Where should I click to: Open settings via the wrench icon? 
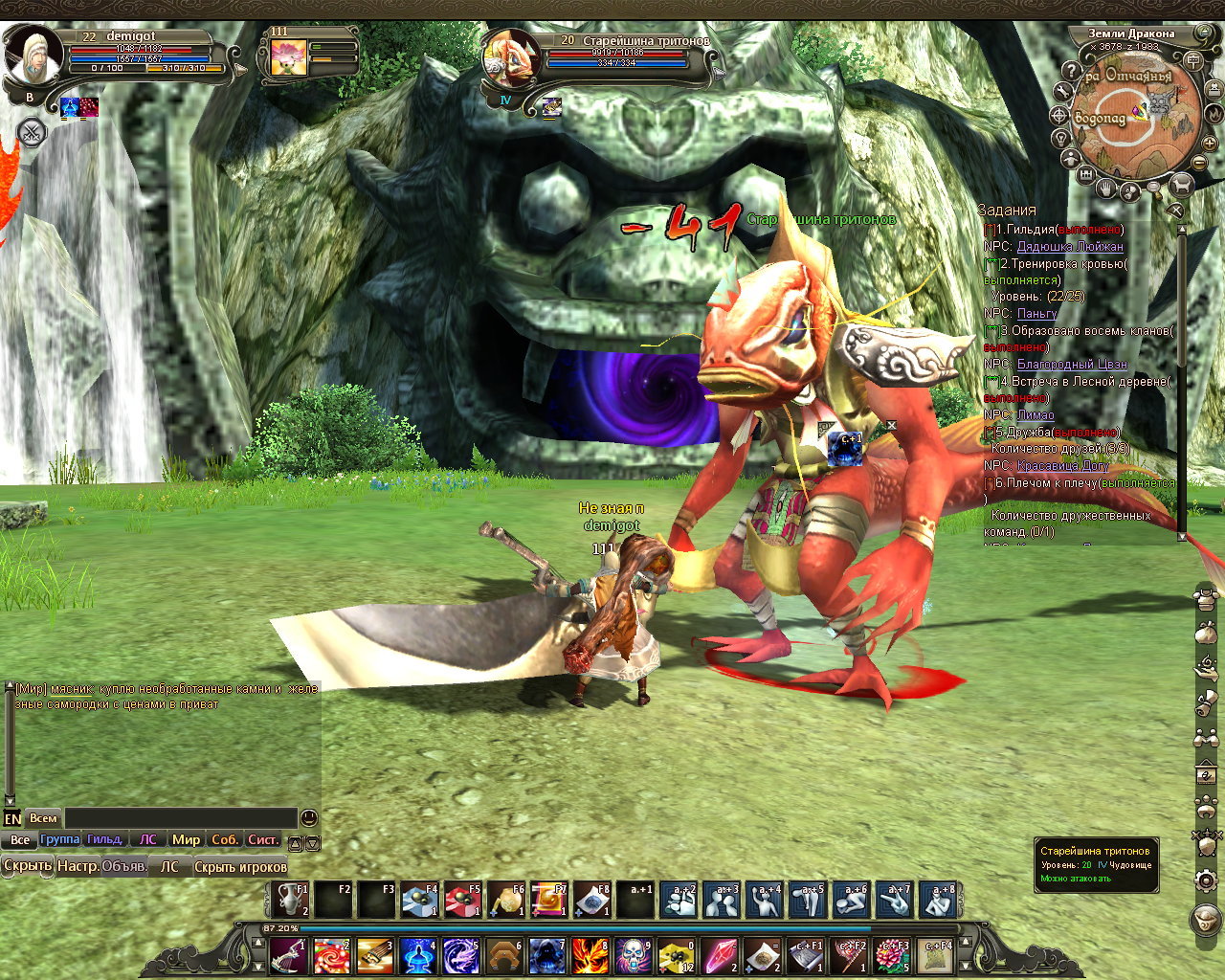1062,92
